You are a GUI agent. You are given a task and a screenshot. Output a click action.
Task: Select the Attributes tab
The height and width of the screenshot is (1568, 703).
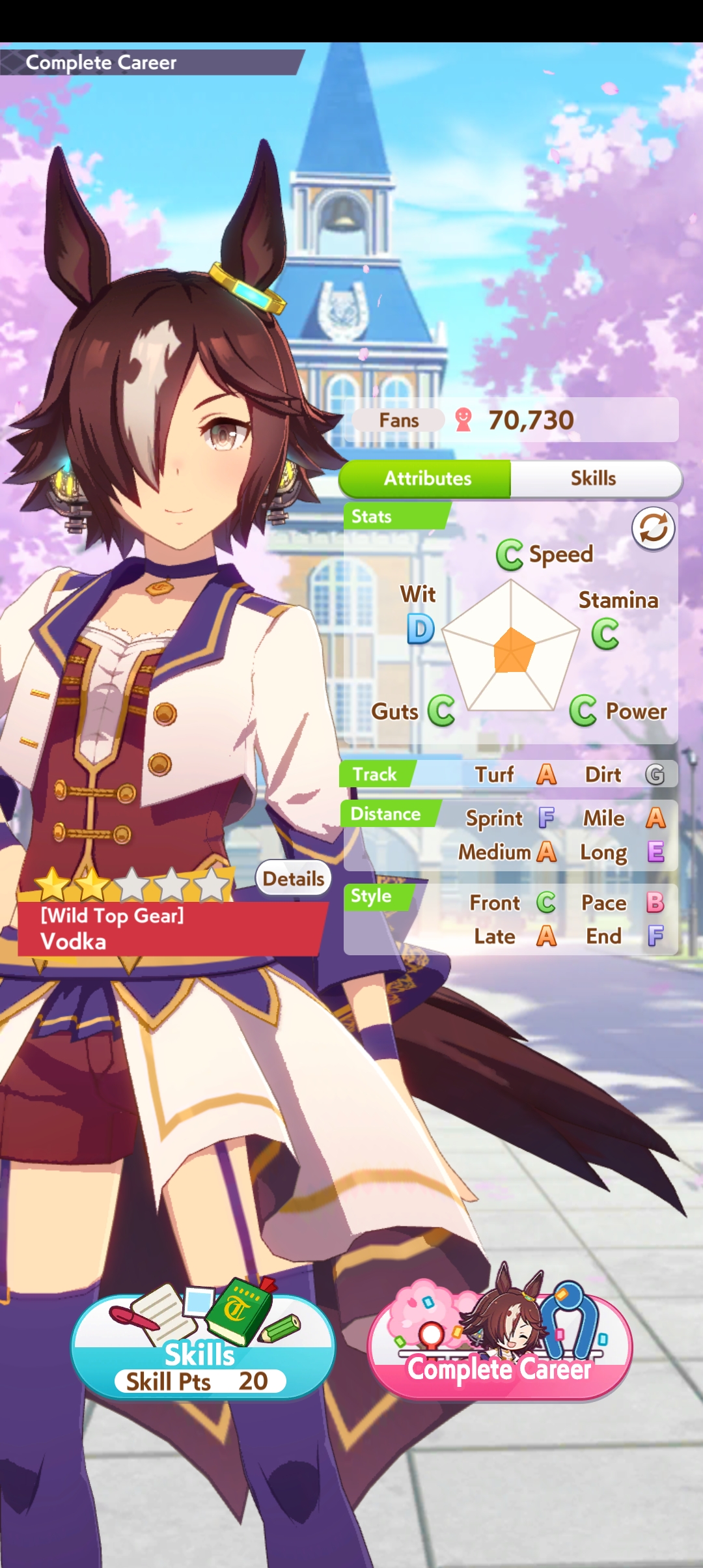(427, 479)
